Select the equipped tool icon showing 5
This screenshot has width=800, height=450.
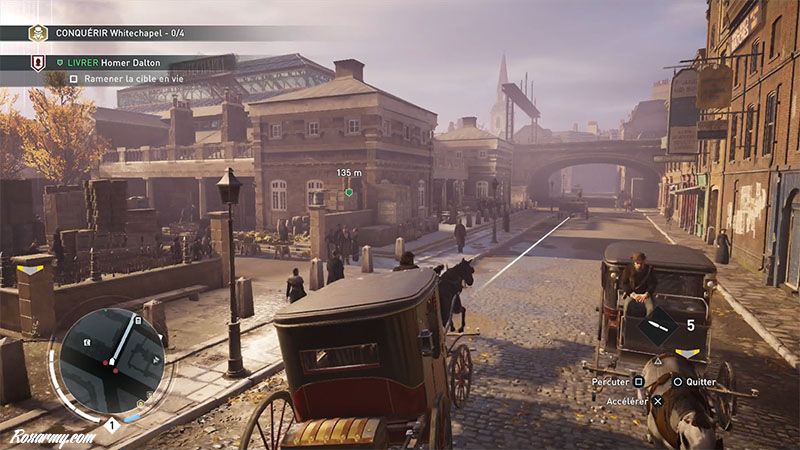tap(659, 326)
